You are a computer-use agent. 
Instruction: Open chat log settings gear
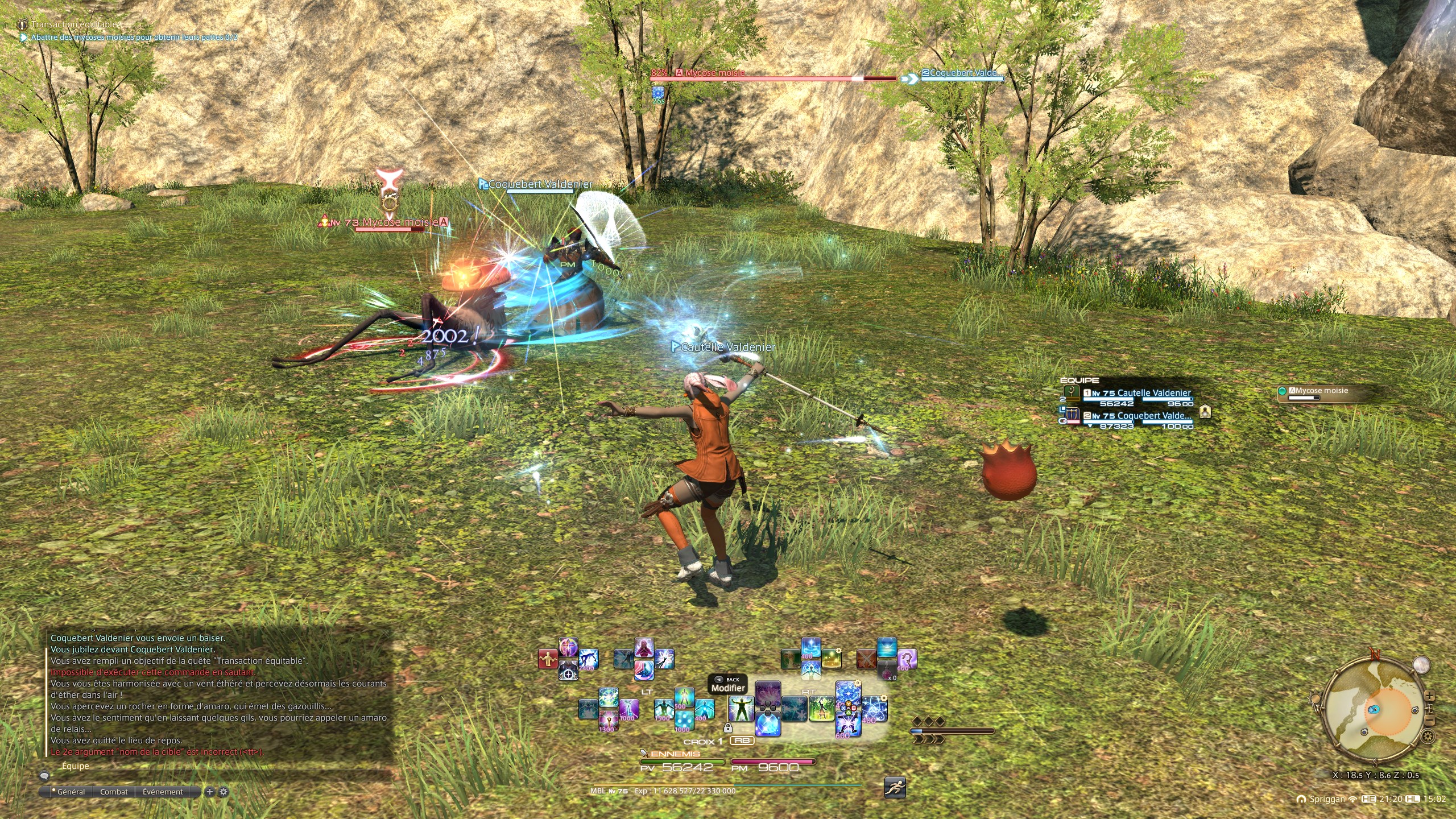click(224, 792)
